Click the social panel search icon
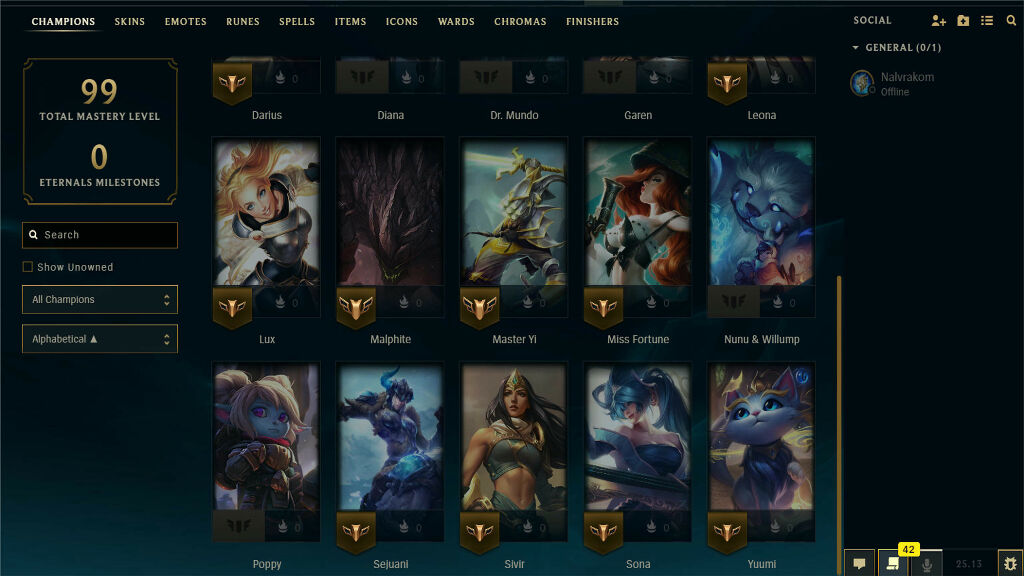 pyautogui.click(x=1011, y=21)
